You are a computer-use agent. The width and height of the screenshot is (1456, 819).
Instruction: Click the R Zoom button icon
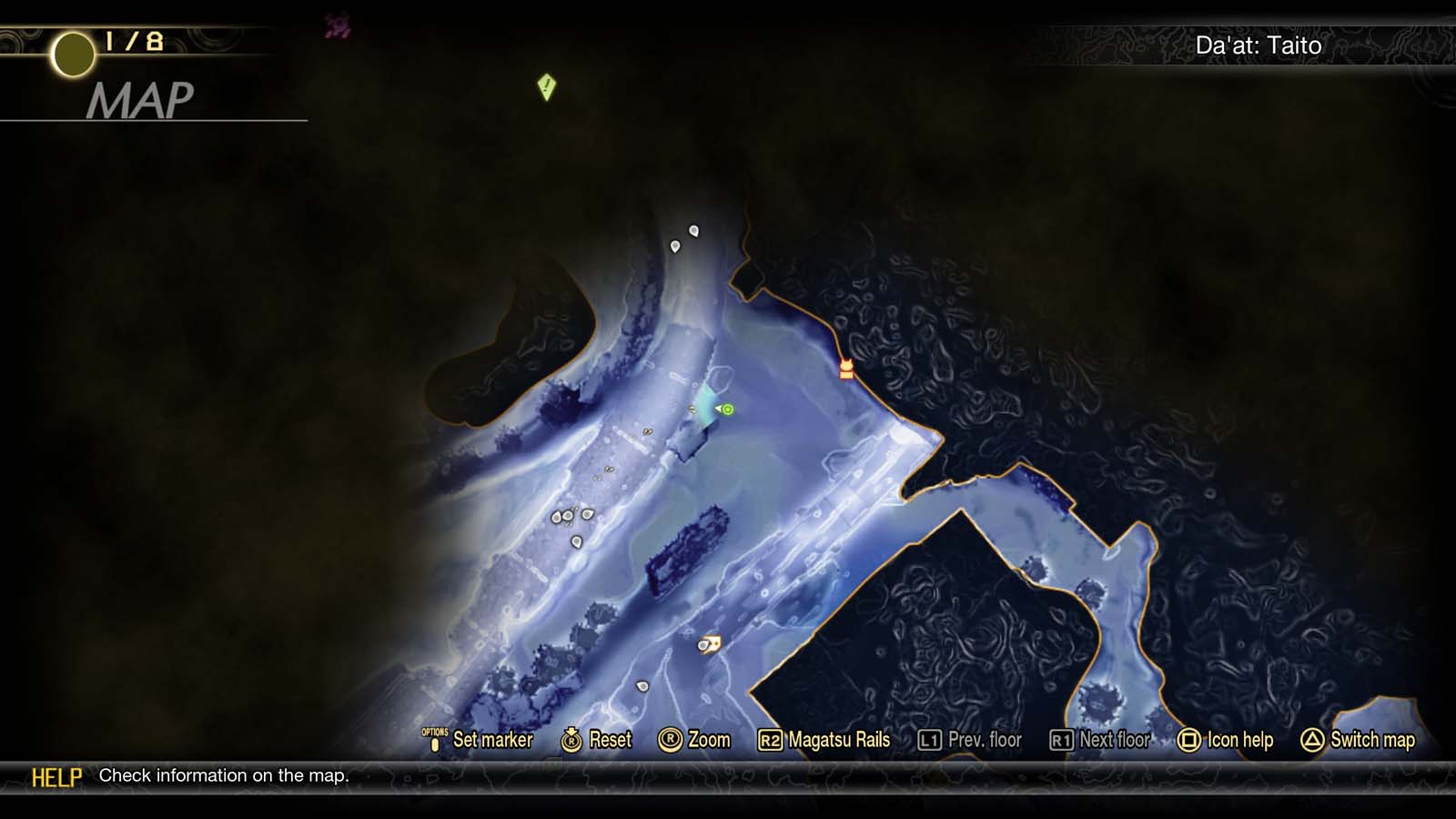coord(671,740)
